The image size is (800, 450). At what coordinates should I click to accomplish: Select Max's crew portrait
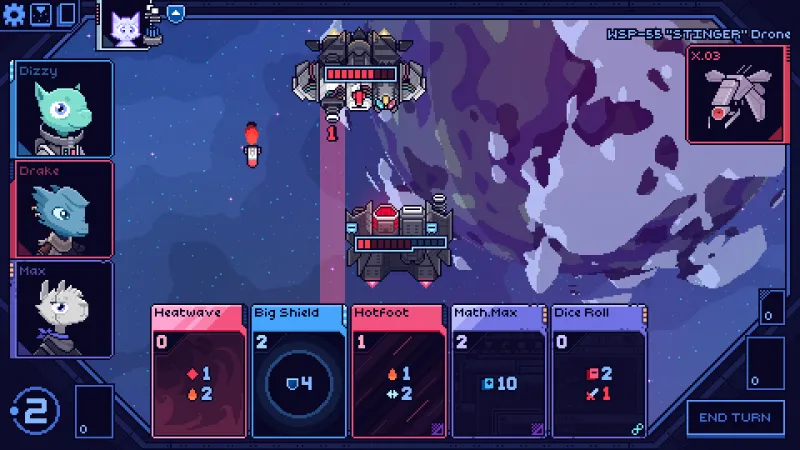[63, 305]
